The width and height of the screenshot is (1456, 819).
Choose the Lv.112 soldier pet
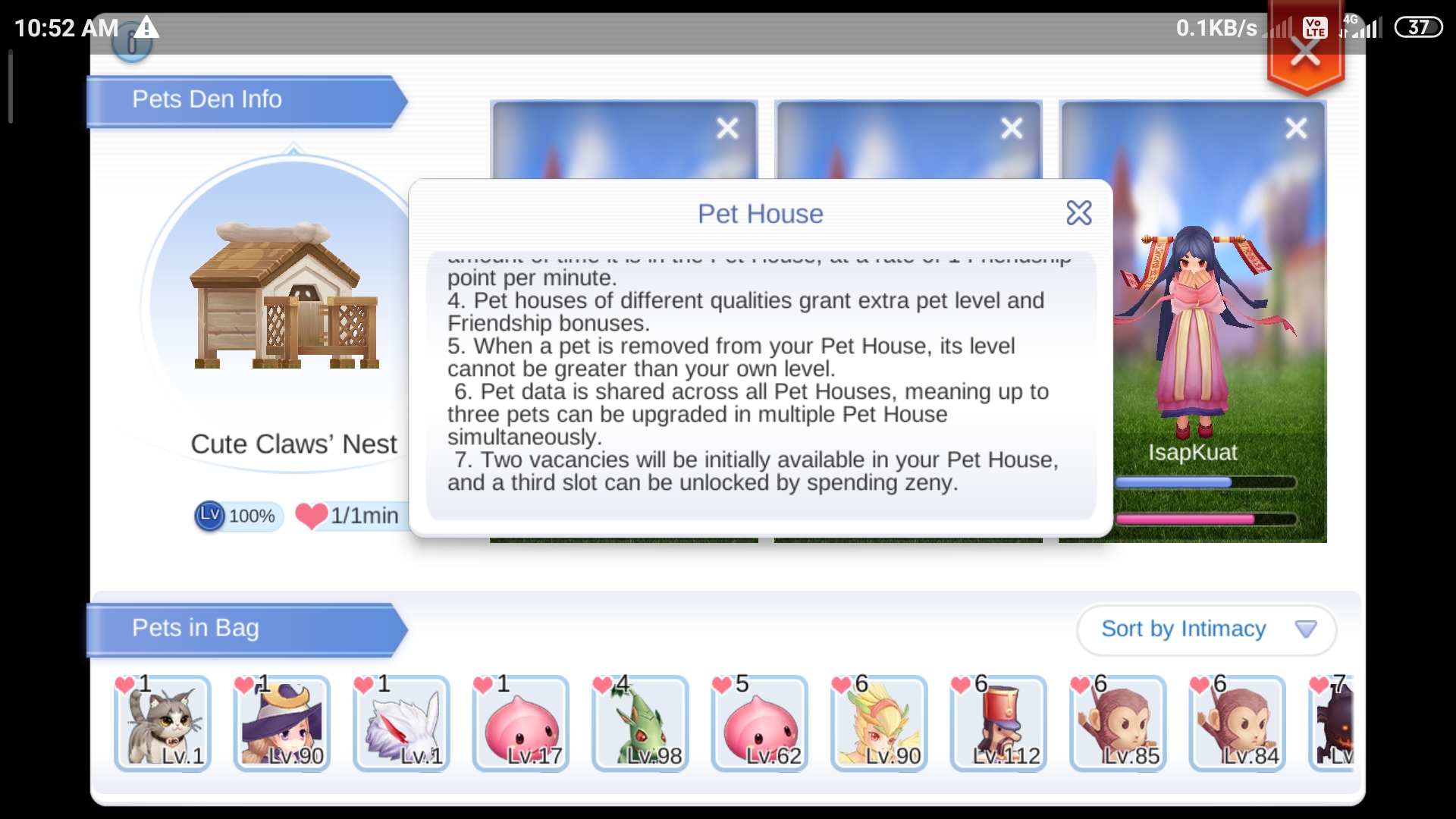(x=999, y=724)
